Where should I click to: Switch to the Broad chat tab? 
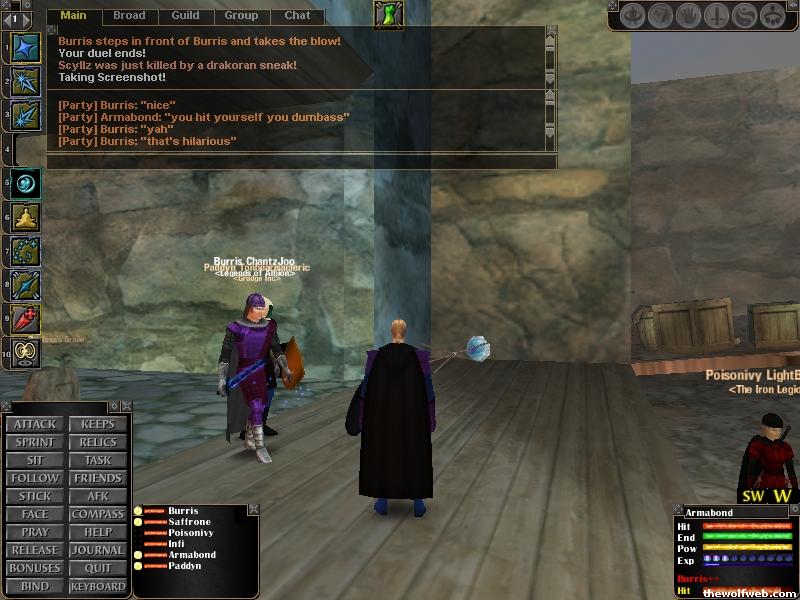[129, 15]
